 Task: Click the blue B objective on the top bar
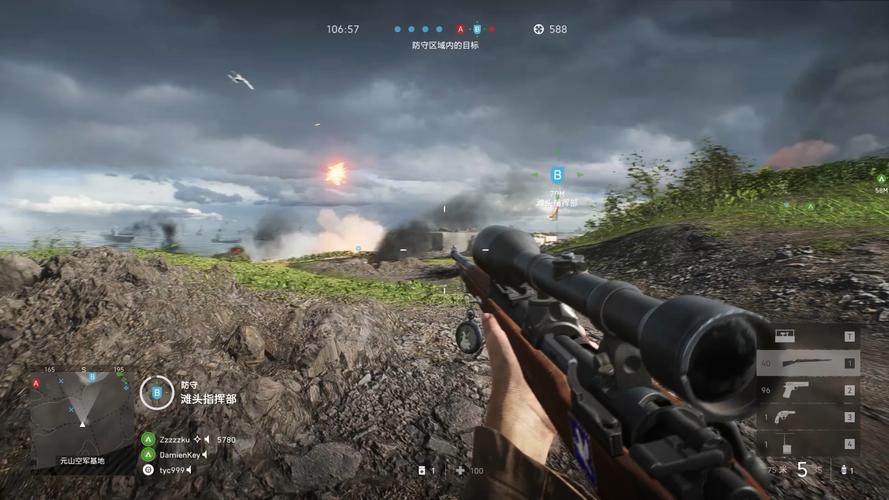click(477, 30)
